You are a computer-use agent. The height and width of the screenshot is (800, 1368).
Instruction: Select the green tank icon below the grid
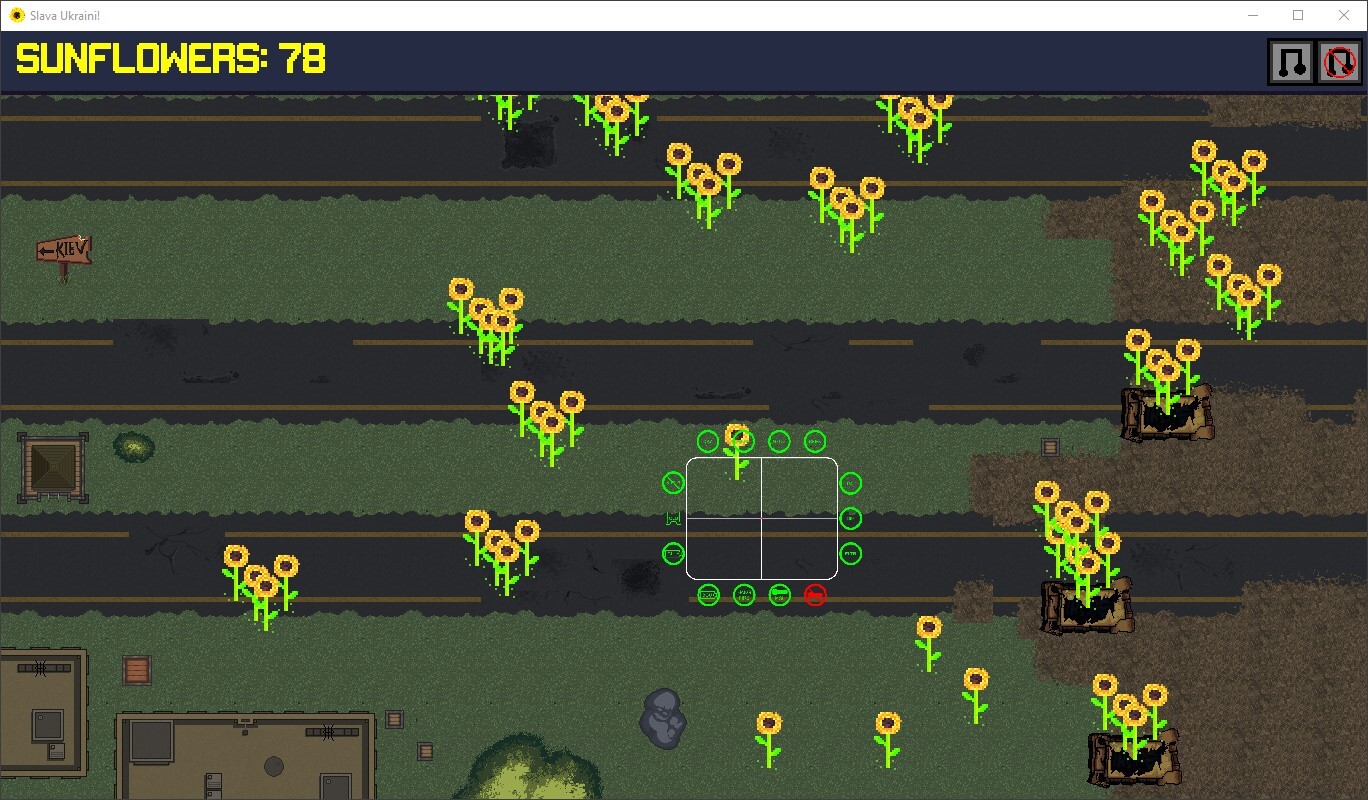[x=779, y=593]
